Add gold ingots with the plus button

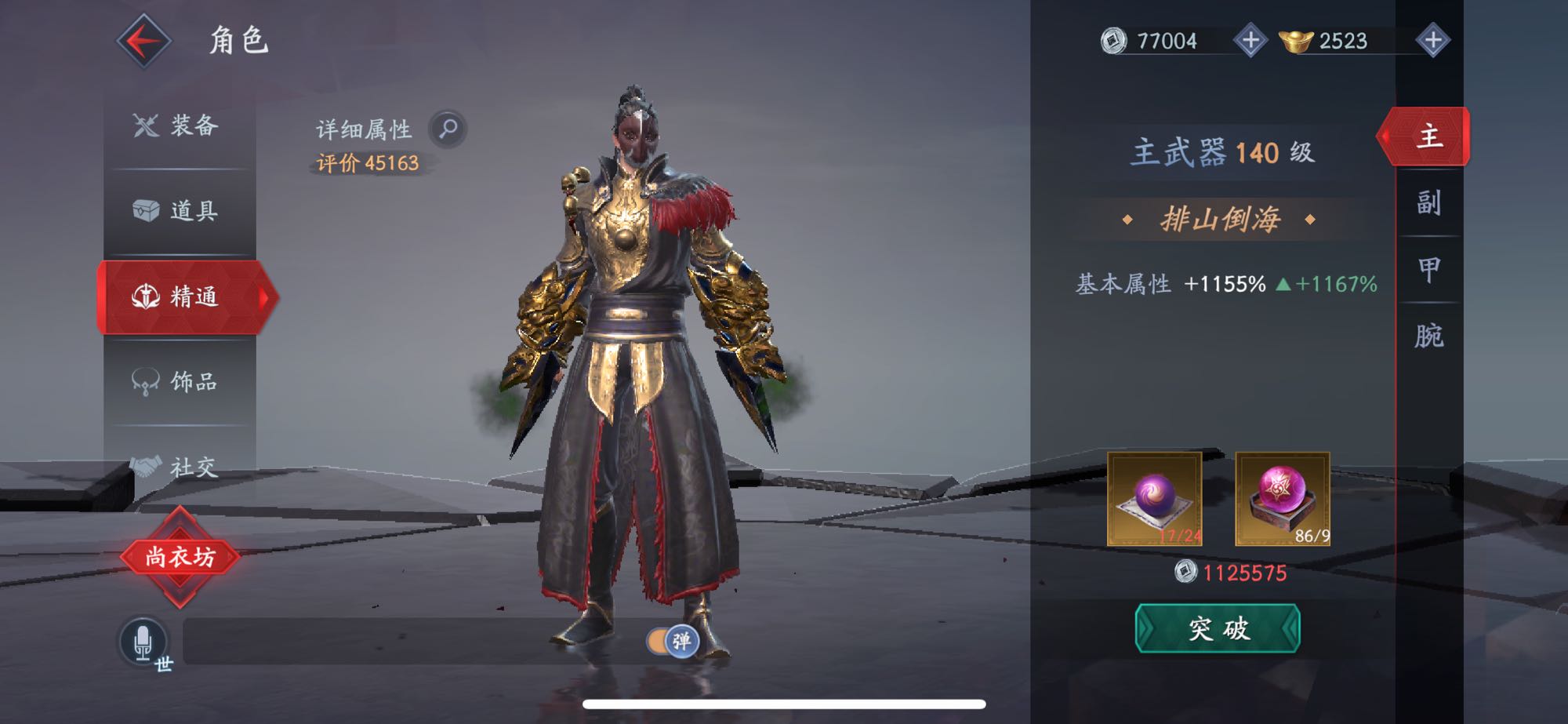(1432, 41)
